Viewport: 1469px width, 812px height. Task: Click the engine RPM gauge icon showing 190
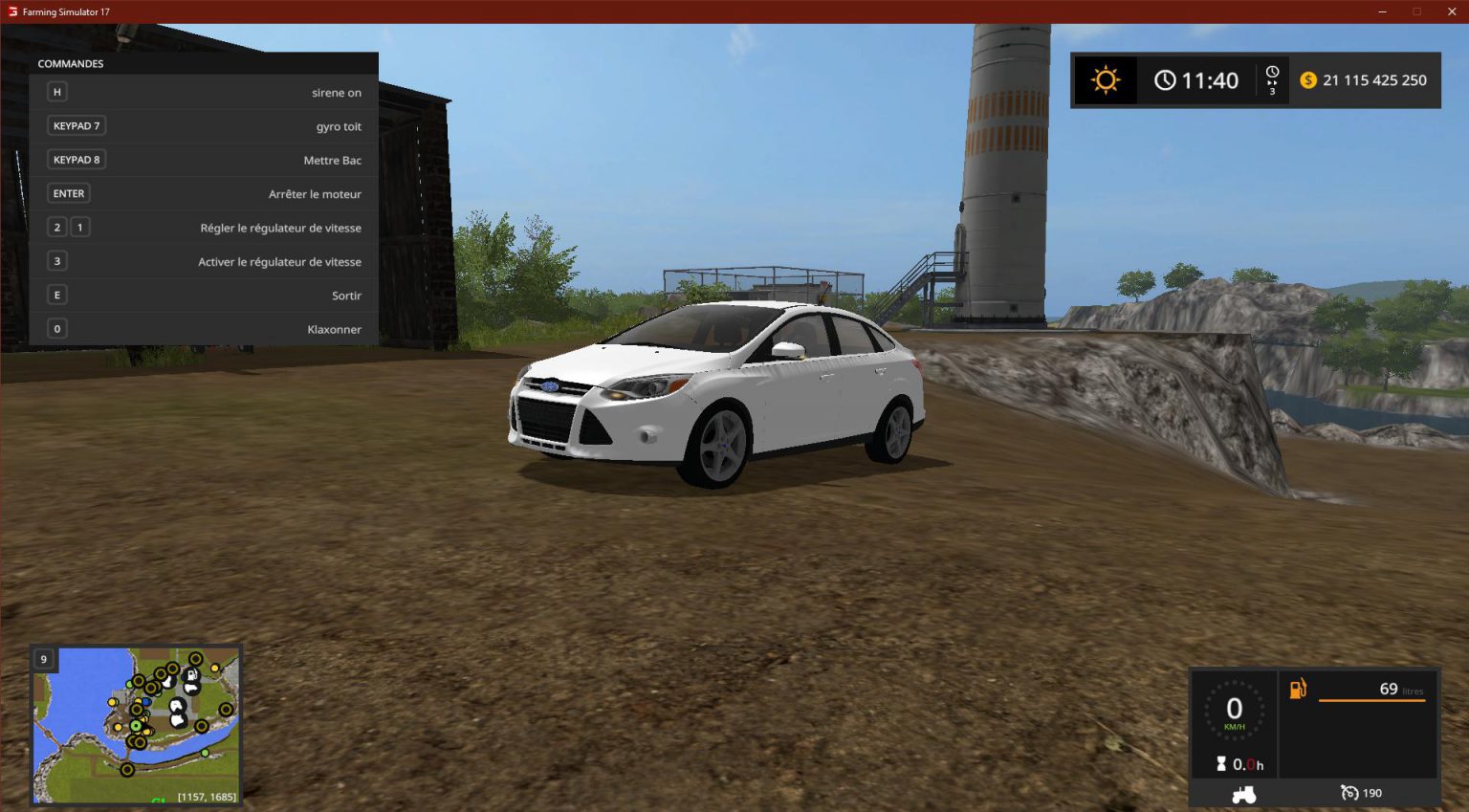coord(1349,793)
